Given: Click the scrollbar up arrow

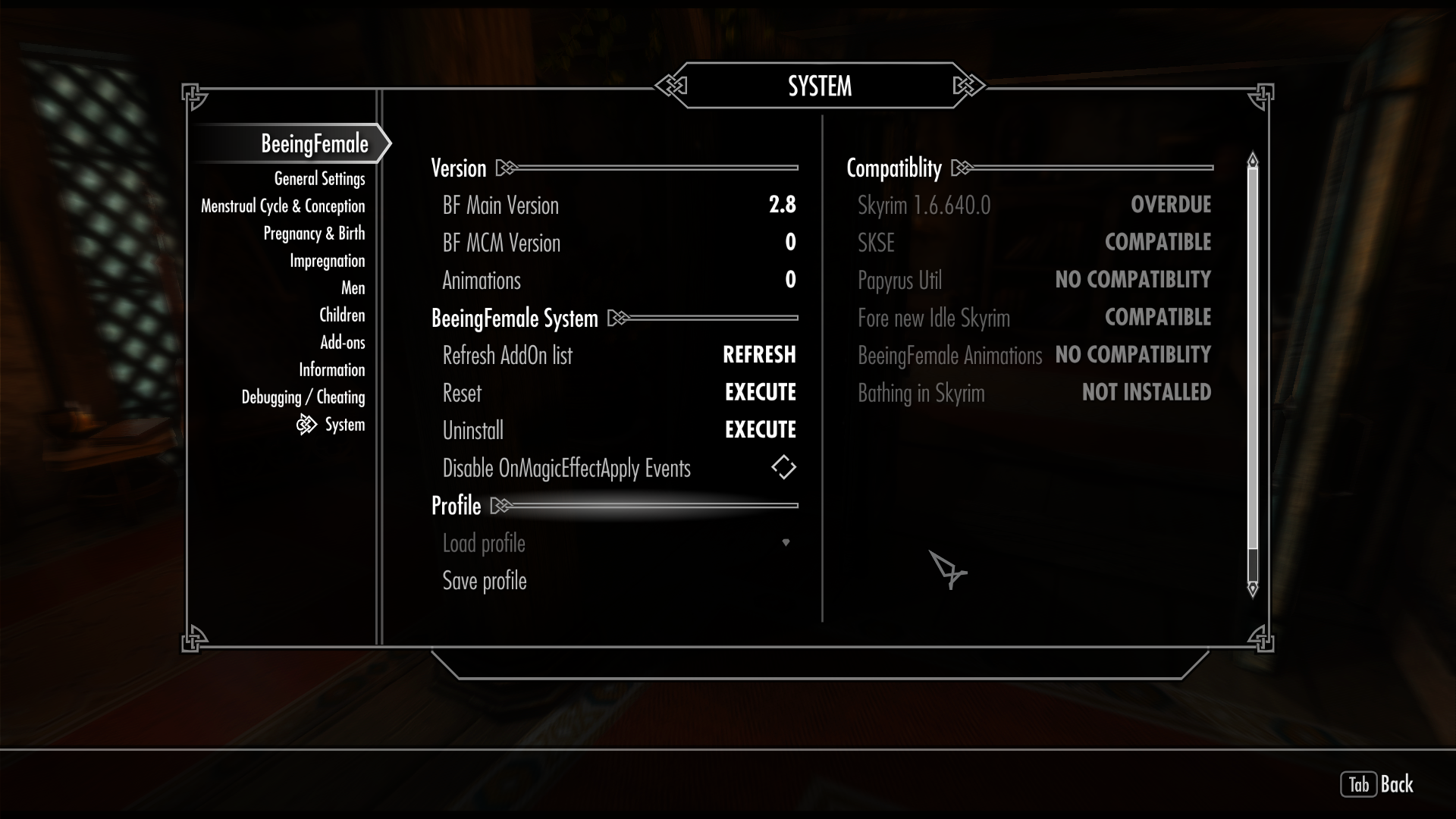Looking at the screenshot, I should point(1253,160).
